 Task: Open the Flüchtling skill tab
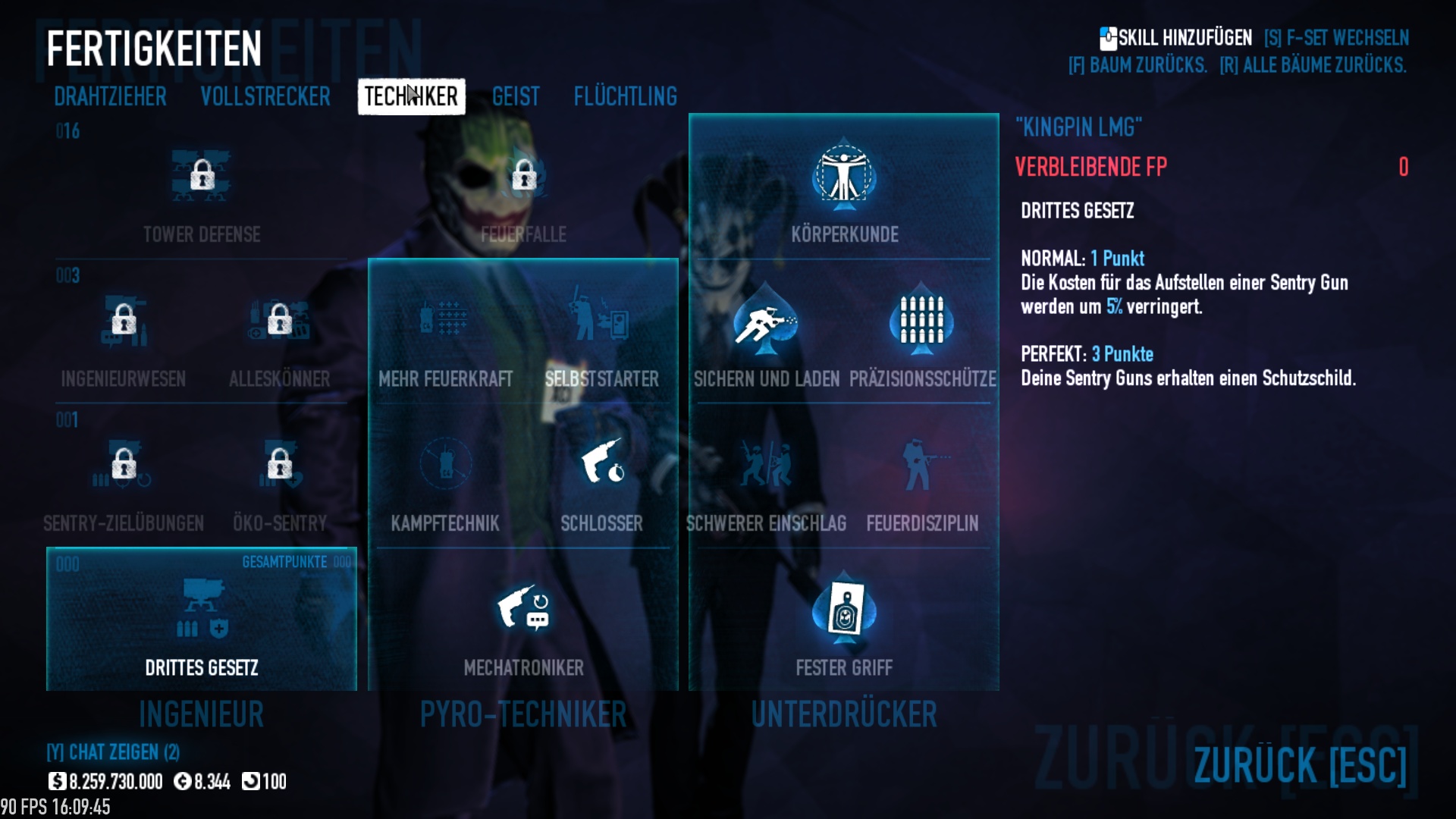pyautogui.click(x=625, y=96)
